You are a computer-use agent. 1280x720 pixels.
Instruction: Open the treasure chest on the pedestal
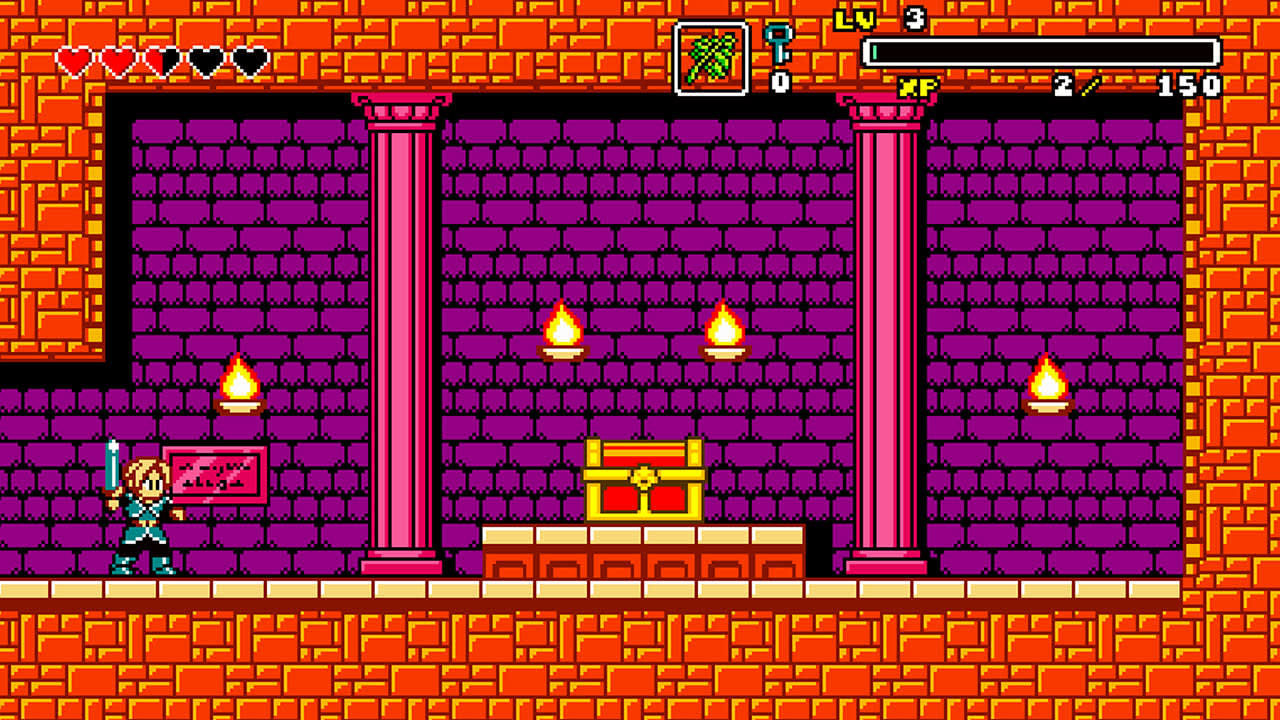pos(644,480)
